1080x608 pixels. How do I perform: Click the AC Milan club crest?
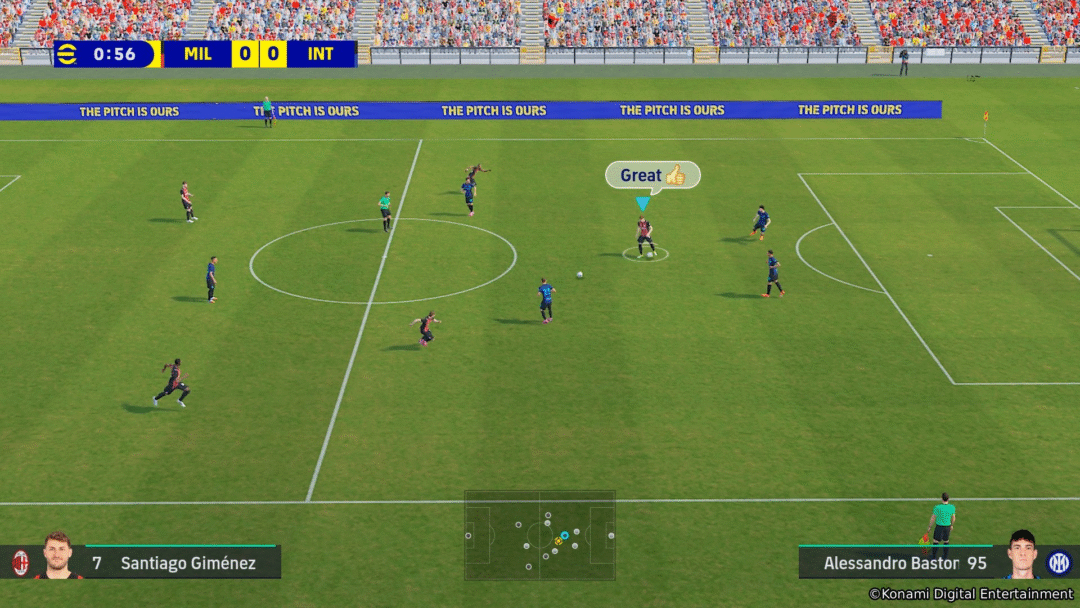point(20,563)
